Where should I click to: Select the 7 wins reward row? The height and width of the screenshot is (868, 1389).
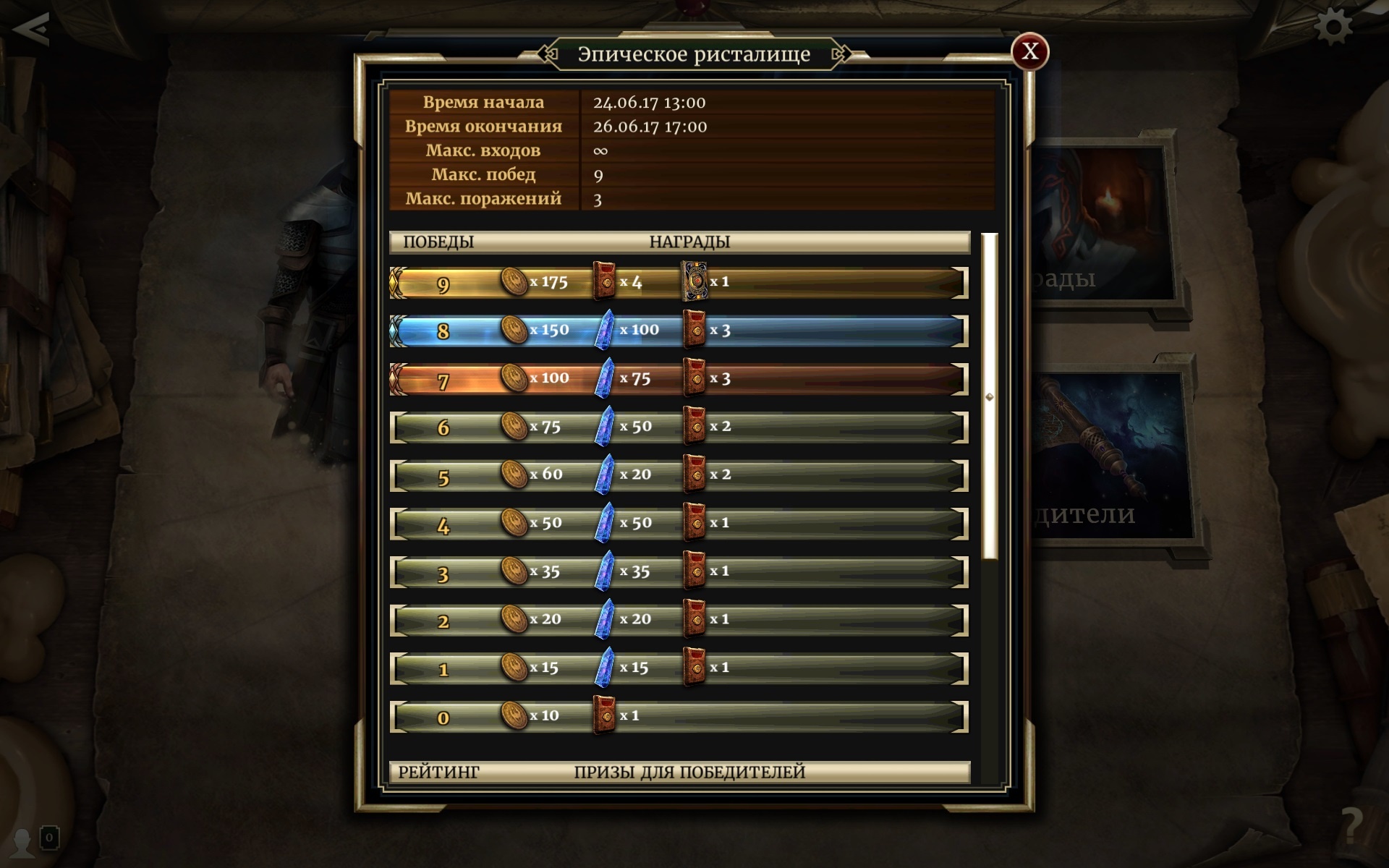click(678, 379)
